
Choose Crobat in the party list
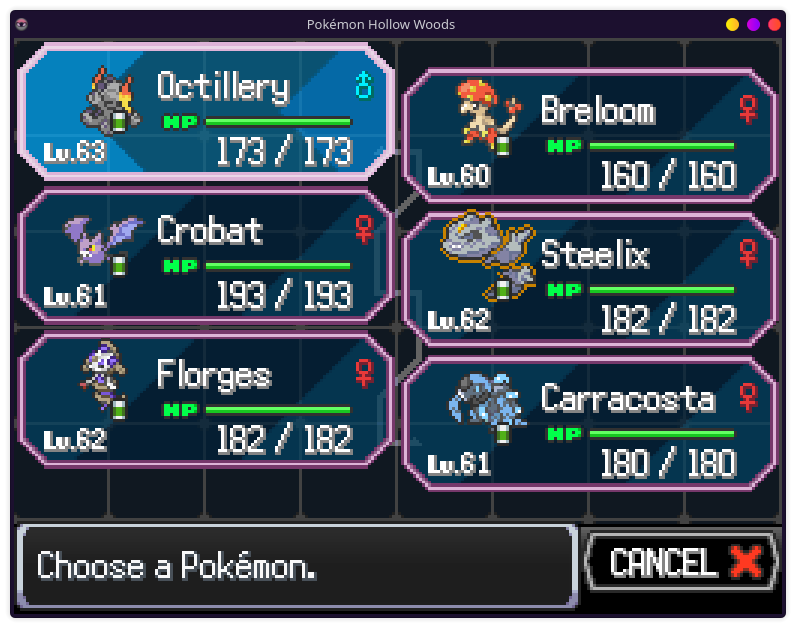pos(205,257)
